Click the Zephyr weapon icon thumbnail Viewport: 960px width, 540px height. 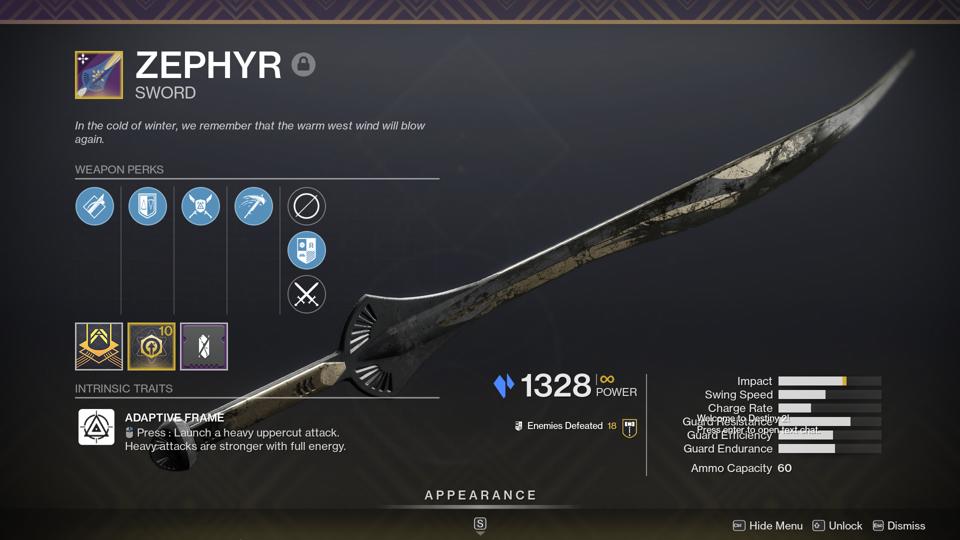click(99, 75)
